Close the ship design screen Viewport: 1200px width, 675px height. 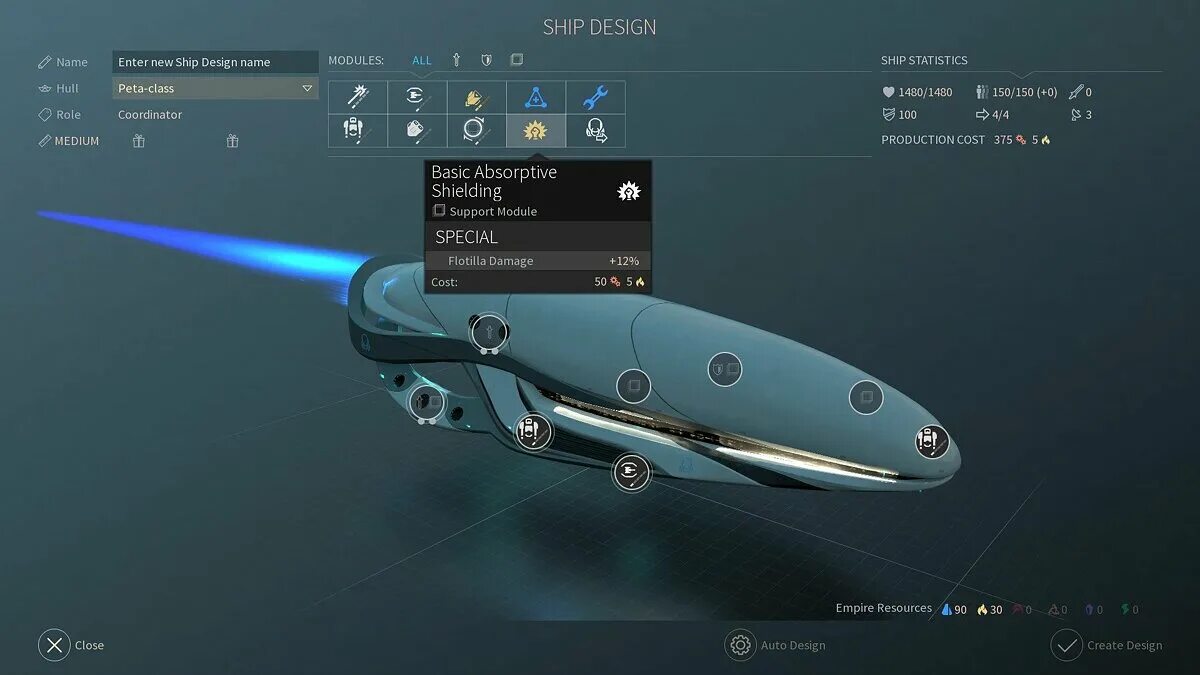(55, 645)
